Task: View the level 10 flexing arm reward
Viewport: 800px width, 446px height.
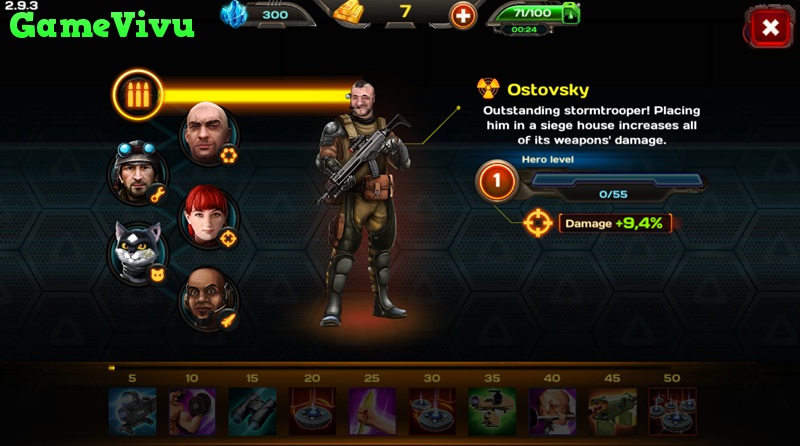Action: 192,411
